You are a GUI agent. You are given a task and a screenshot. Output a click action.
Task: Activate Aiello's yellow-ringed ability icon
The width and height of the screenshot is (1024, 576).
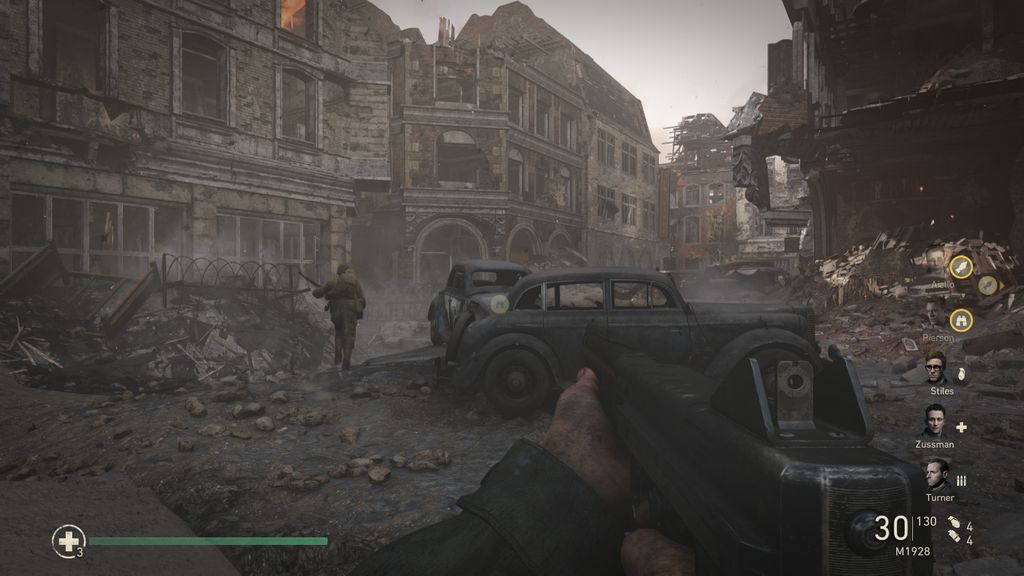click(961, 266)
